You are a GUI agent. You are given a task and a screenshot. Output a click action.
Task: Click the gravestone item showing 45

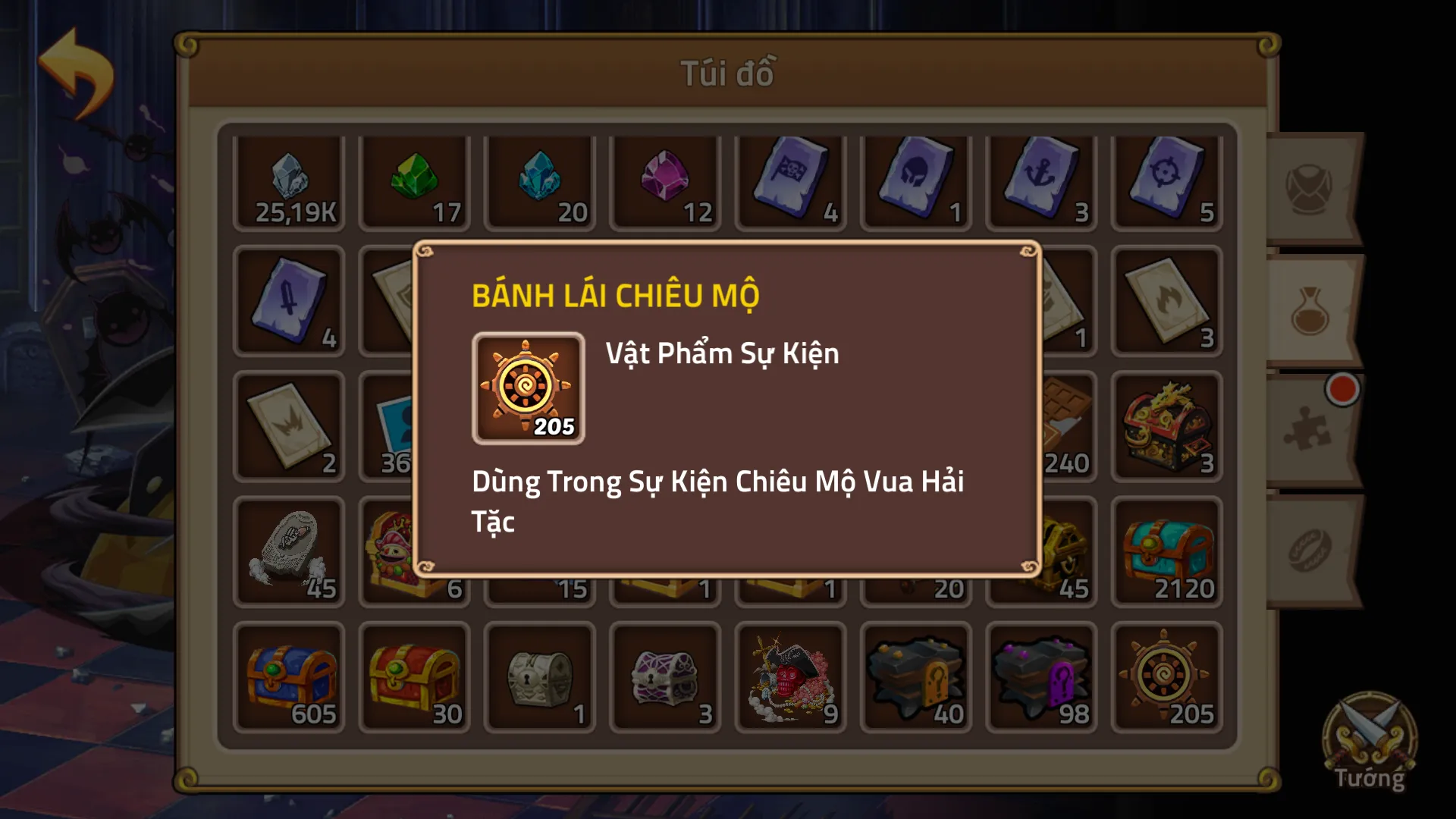click(288, 551)
